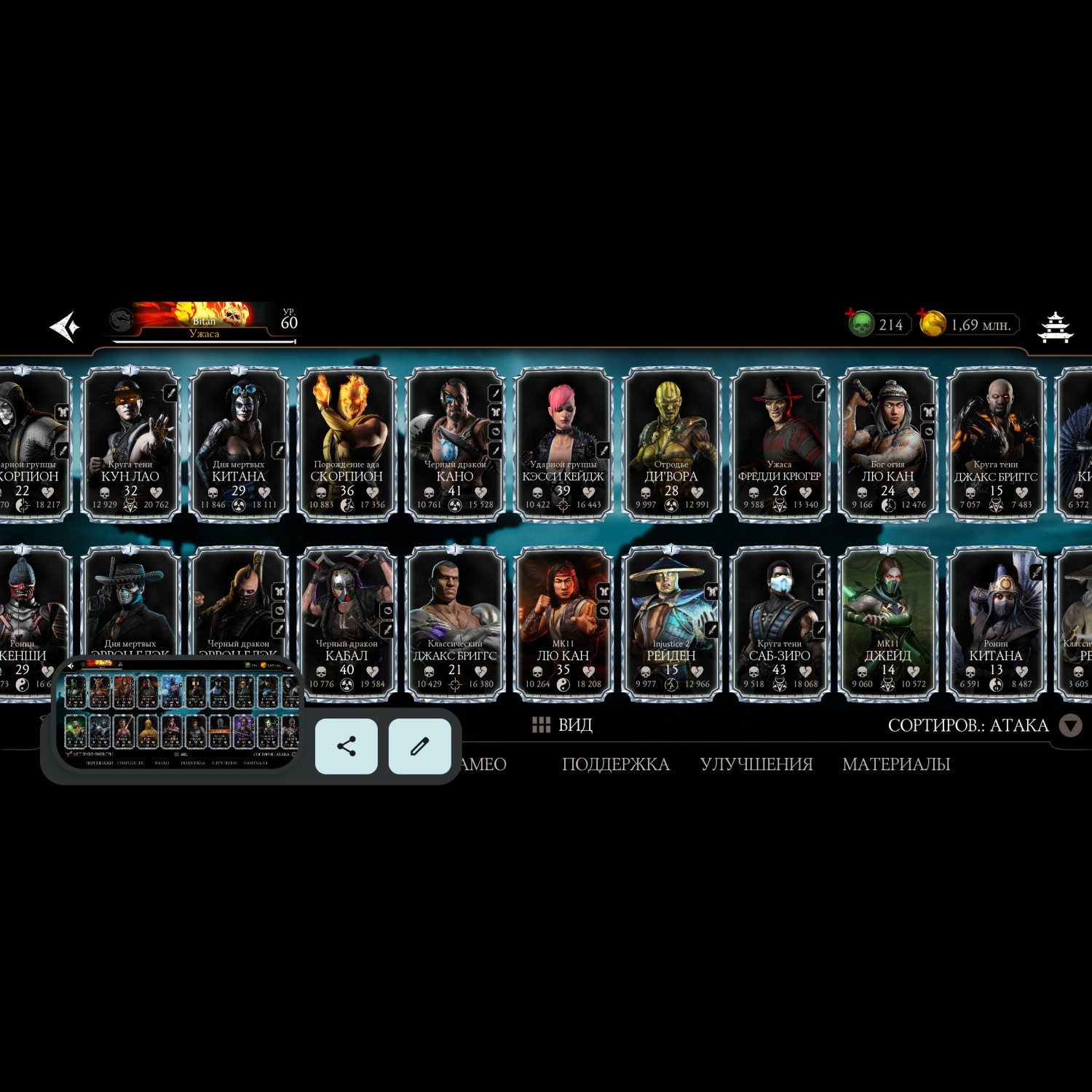Select the Black Dragon Kabal card
The image size is (1092, 1092).
[x=347, y=624]
